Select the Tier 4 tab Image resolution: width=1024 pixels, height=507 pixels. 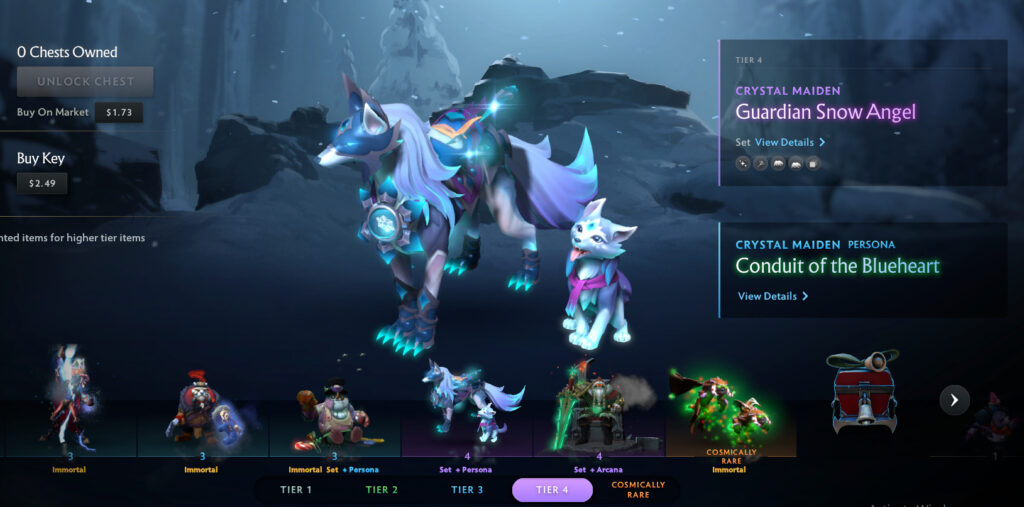click(x=553, y=490)
